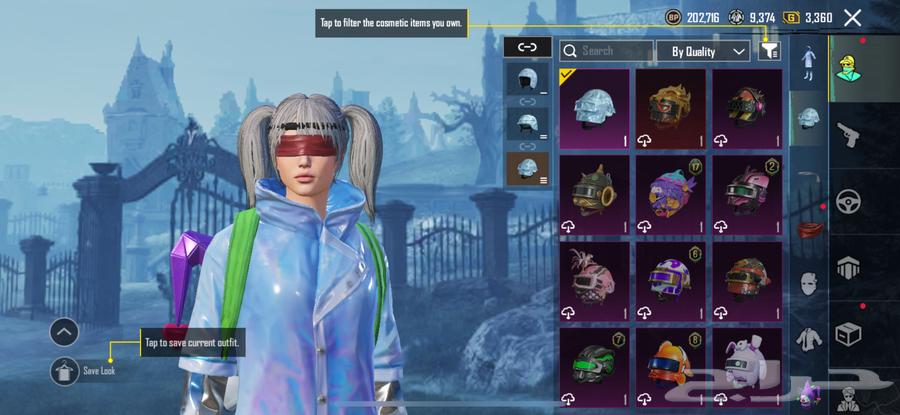
Task: Select the brown-highlighted helmet level slot
Action: click(x=528, y=167)
